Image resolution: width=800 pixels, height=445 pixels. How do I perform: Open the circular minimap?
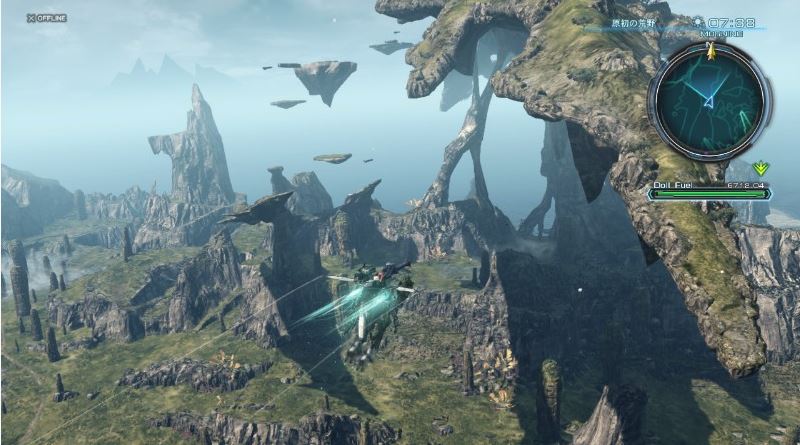(709, 99)
